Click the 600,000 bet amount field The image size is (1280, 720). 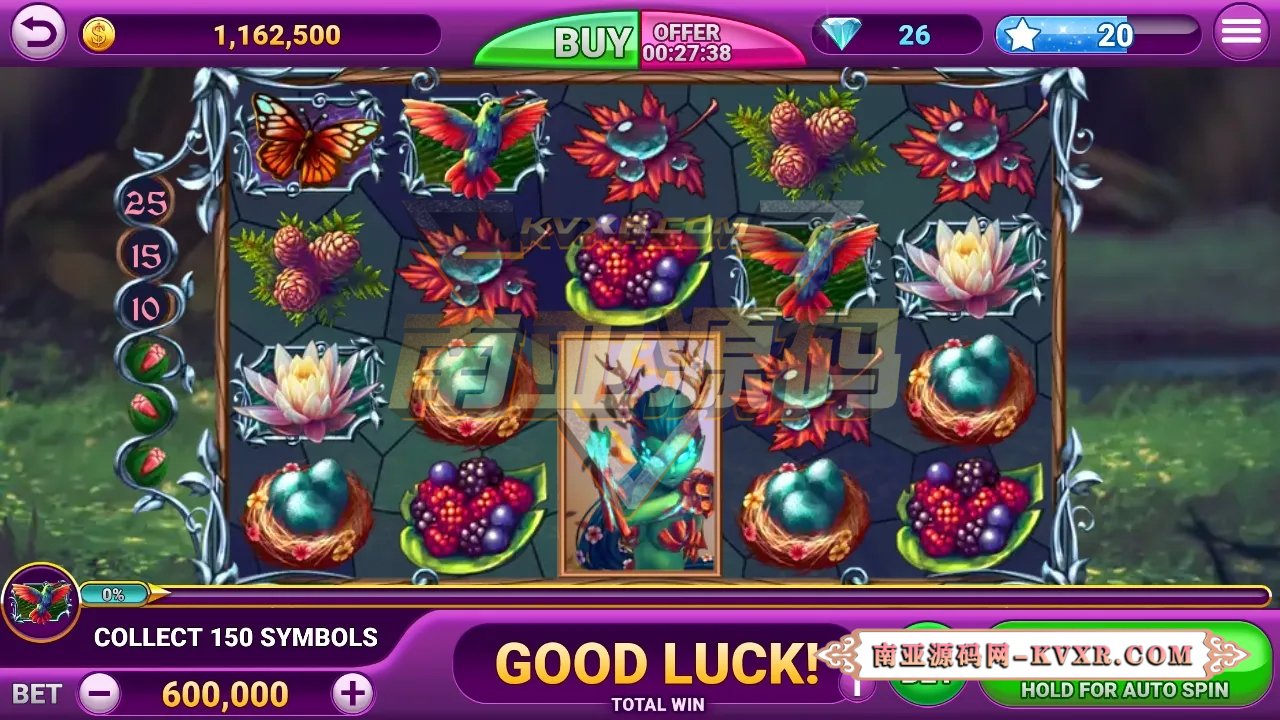tap(225, 693)
